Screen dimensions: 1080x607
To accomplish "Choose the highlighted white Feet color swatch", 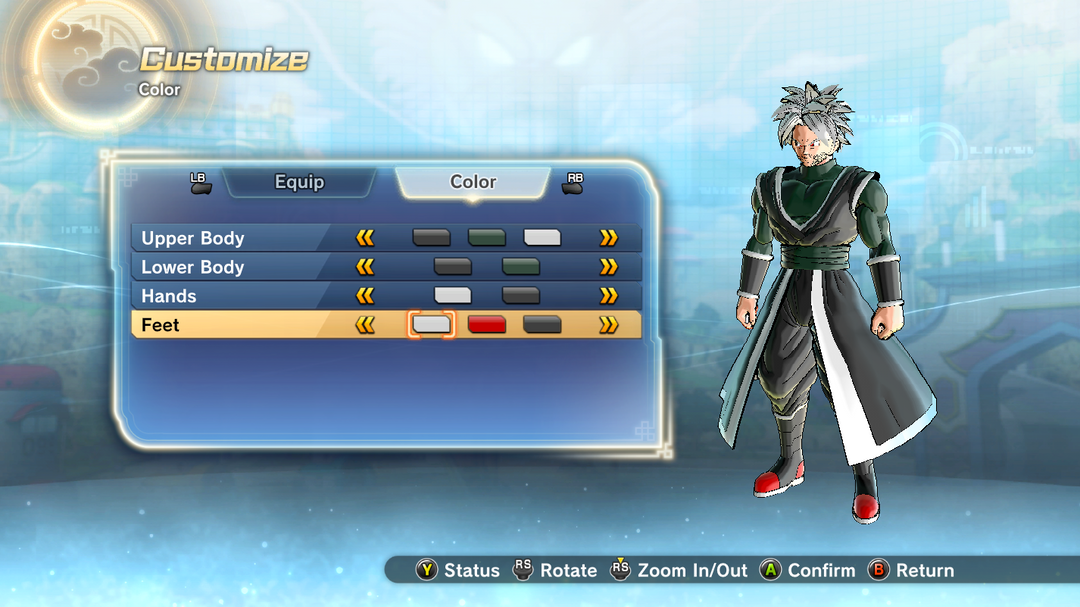I will (432, 325).
